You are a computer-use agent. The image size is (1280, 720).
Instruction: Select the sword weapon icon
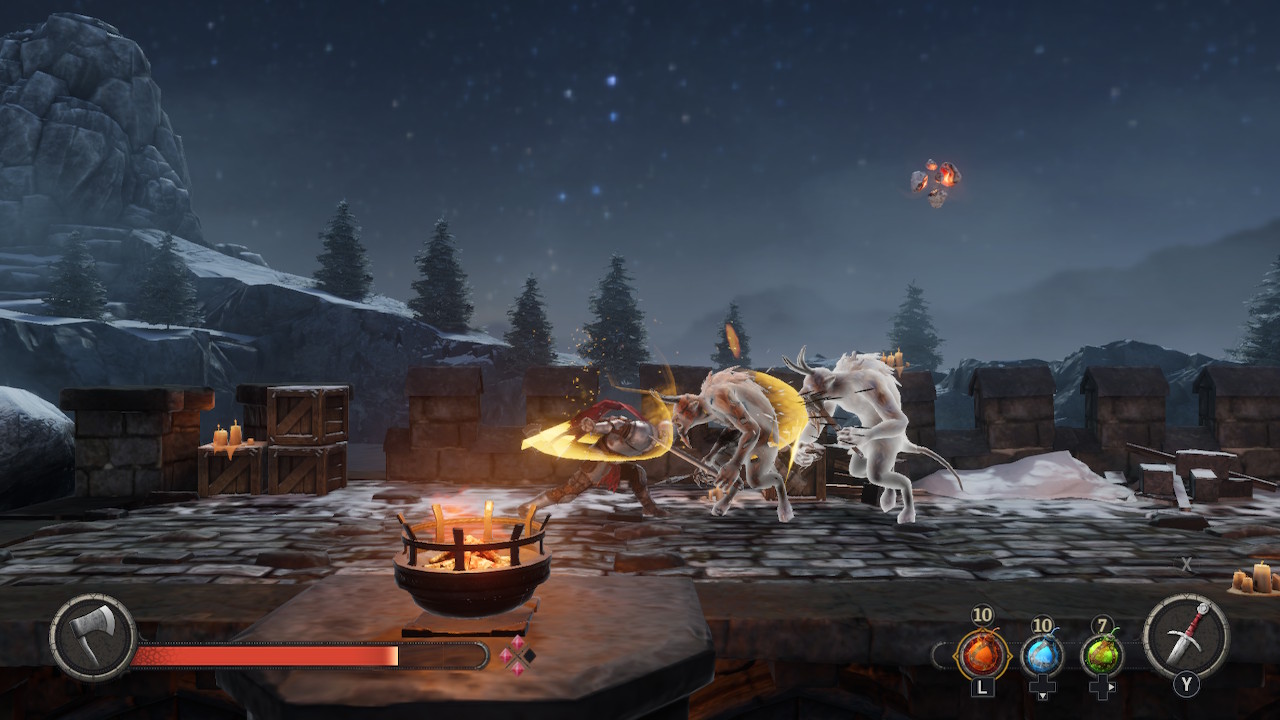pos(1186,634)
